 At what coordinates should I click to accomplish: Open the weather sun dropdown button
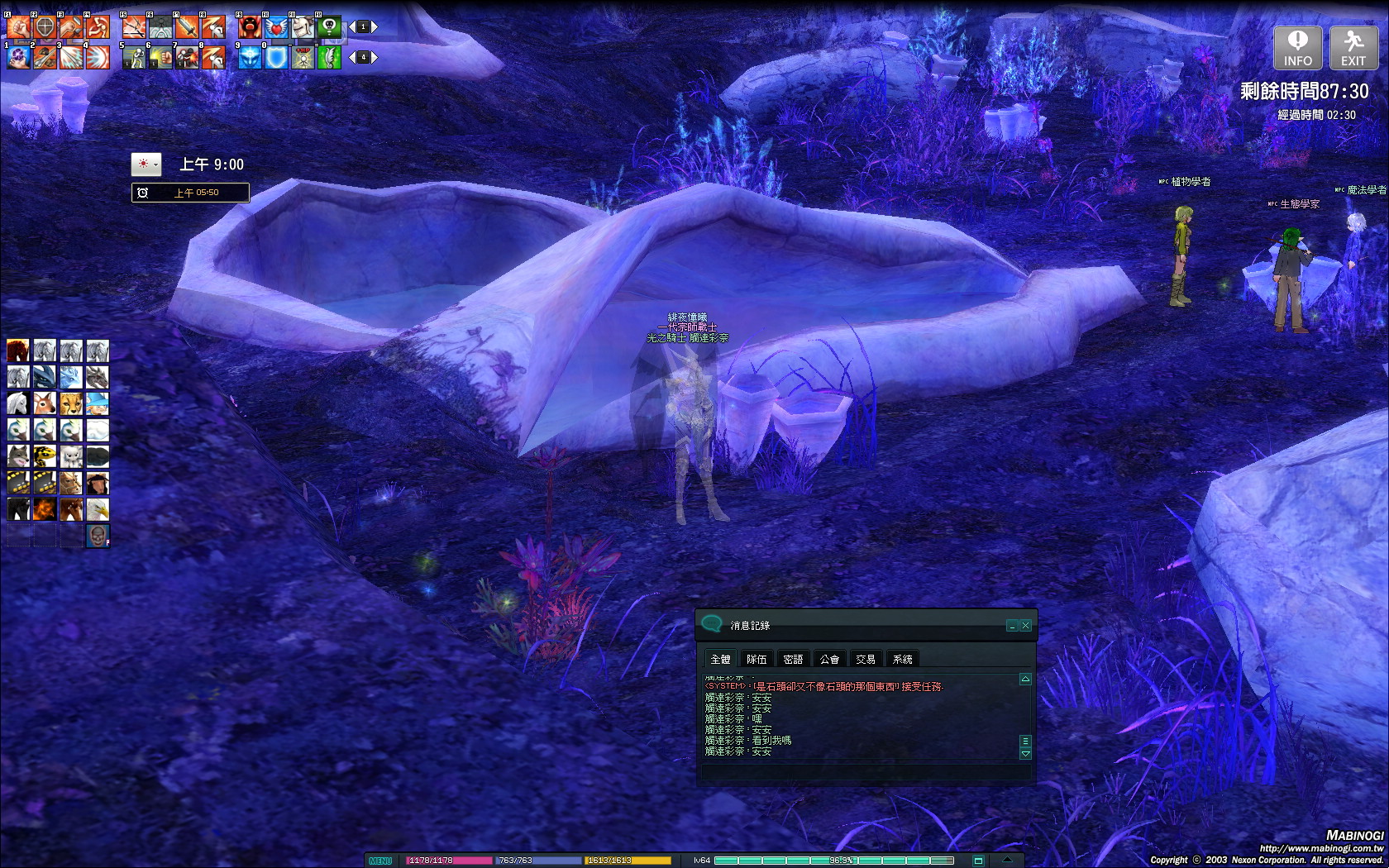tap(146, 165)
